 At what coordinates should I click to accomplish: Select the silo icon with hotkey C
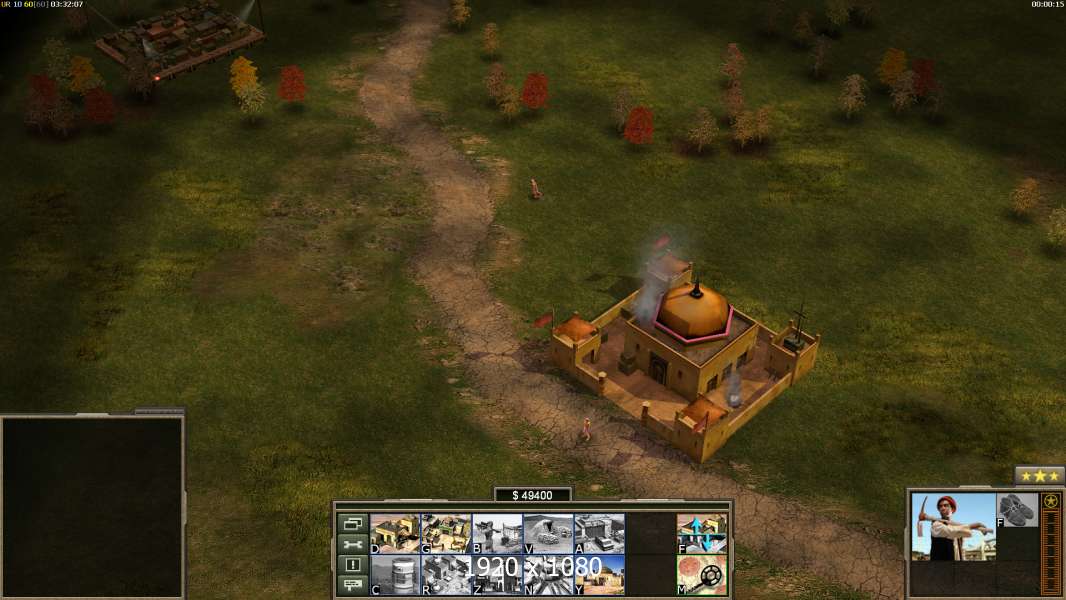(x=395, y=575)
